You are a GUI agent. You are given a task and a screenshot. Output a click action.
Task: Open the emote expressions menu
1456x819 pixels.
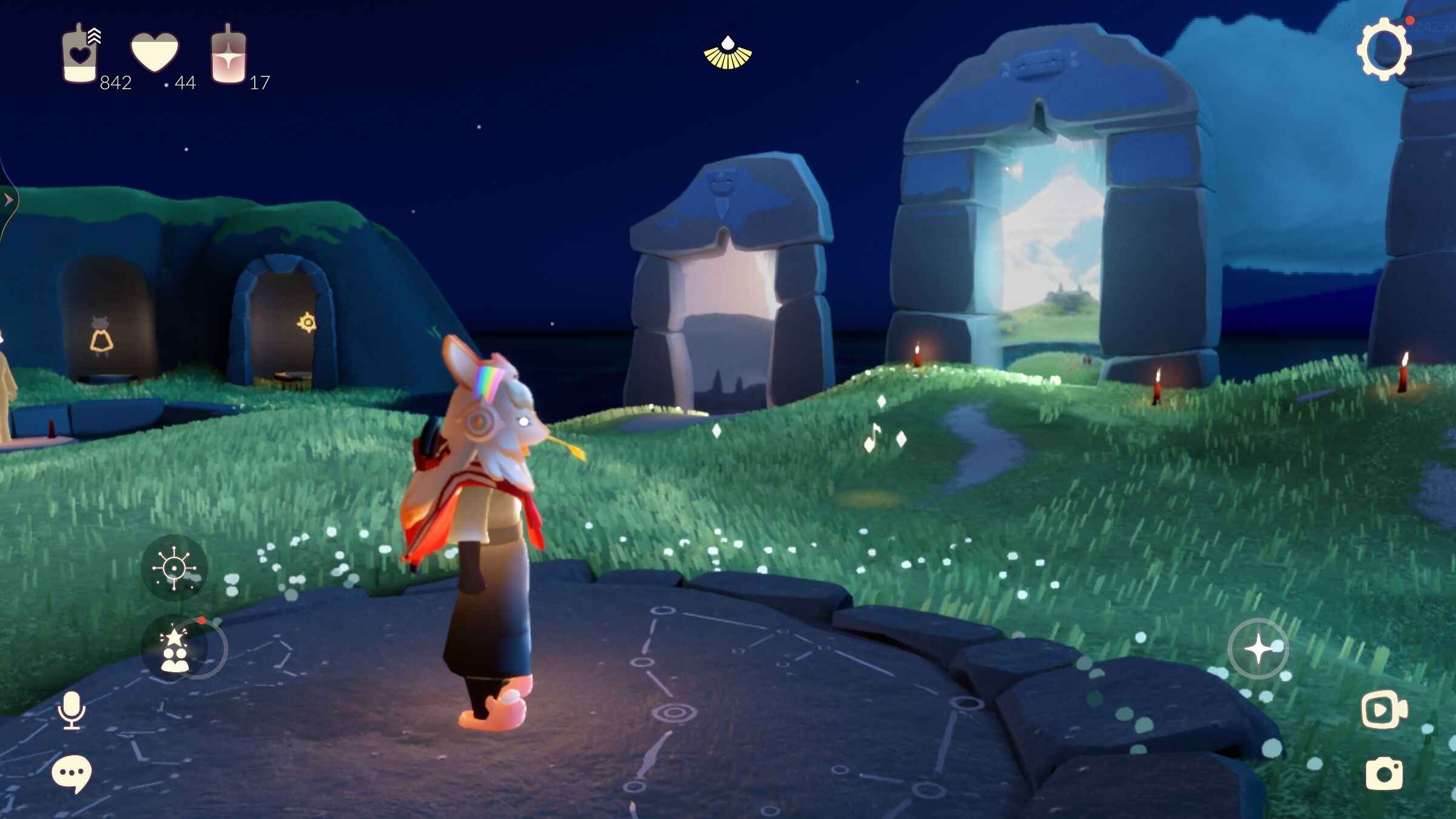174,568
